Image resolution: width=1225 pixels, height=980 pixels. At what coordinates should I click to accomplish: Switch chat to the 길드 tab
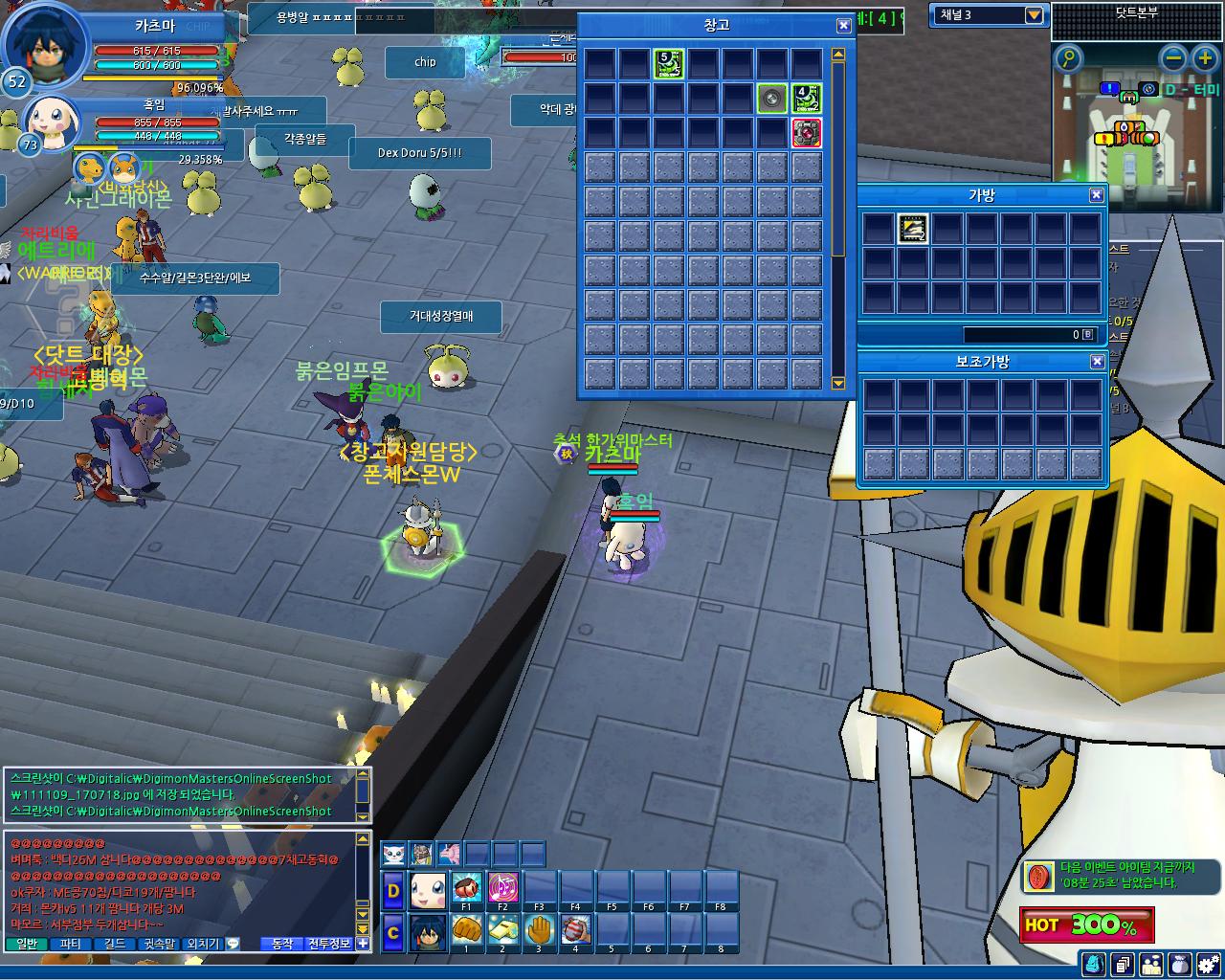pos(115,944)
